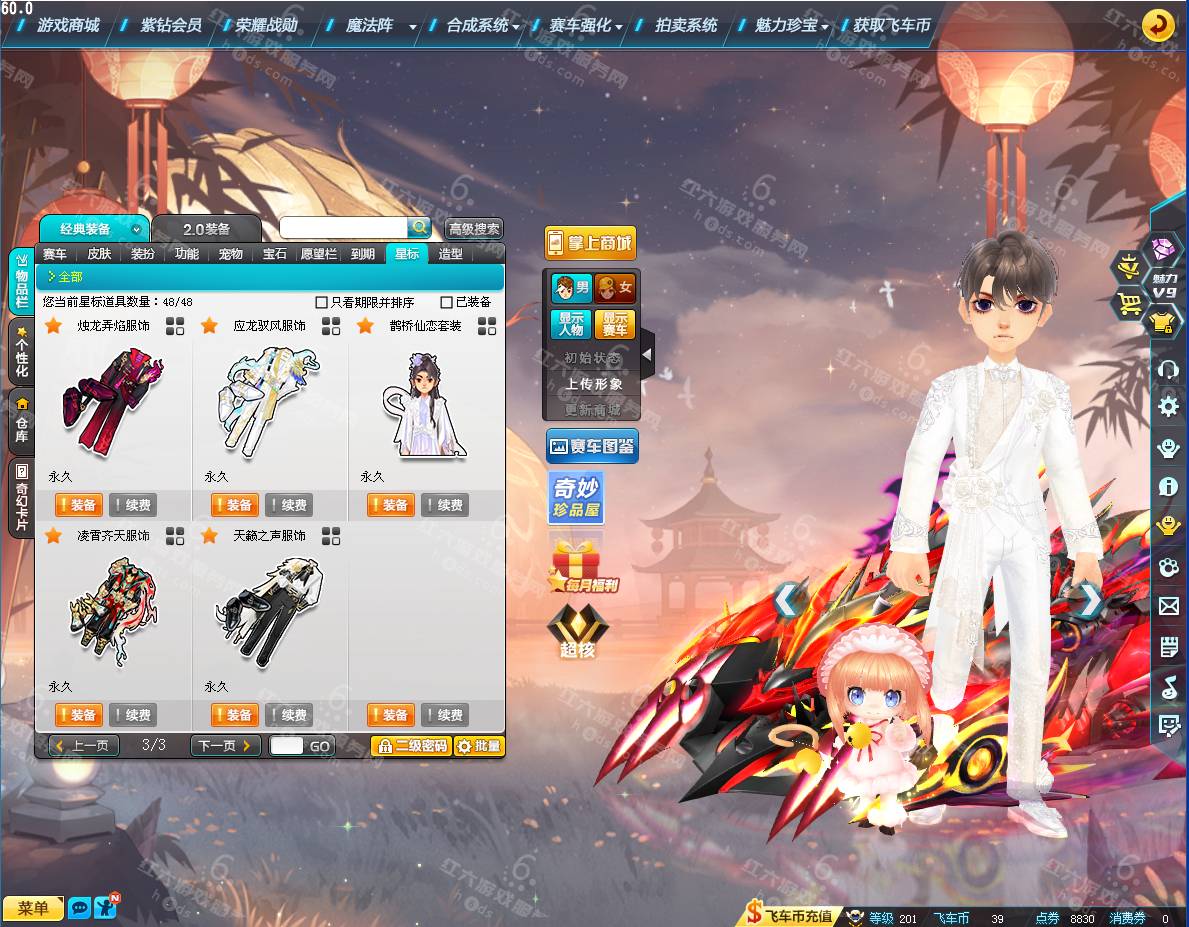Click the yellow back arrow button

pos(1158,25)
